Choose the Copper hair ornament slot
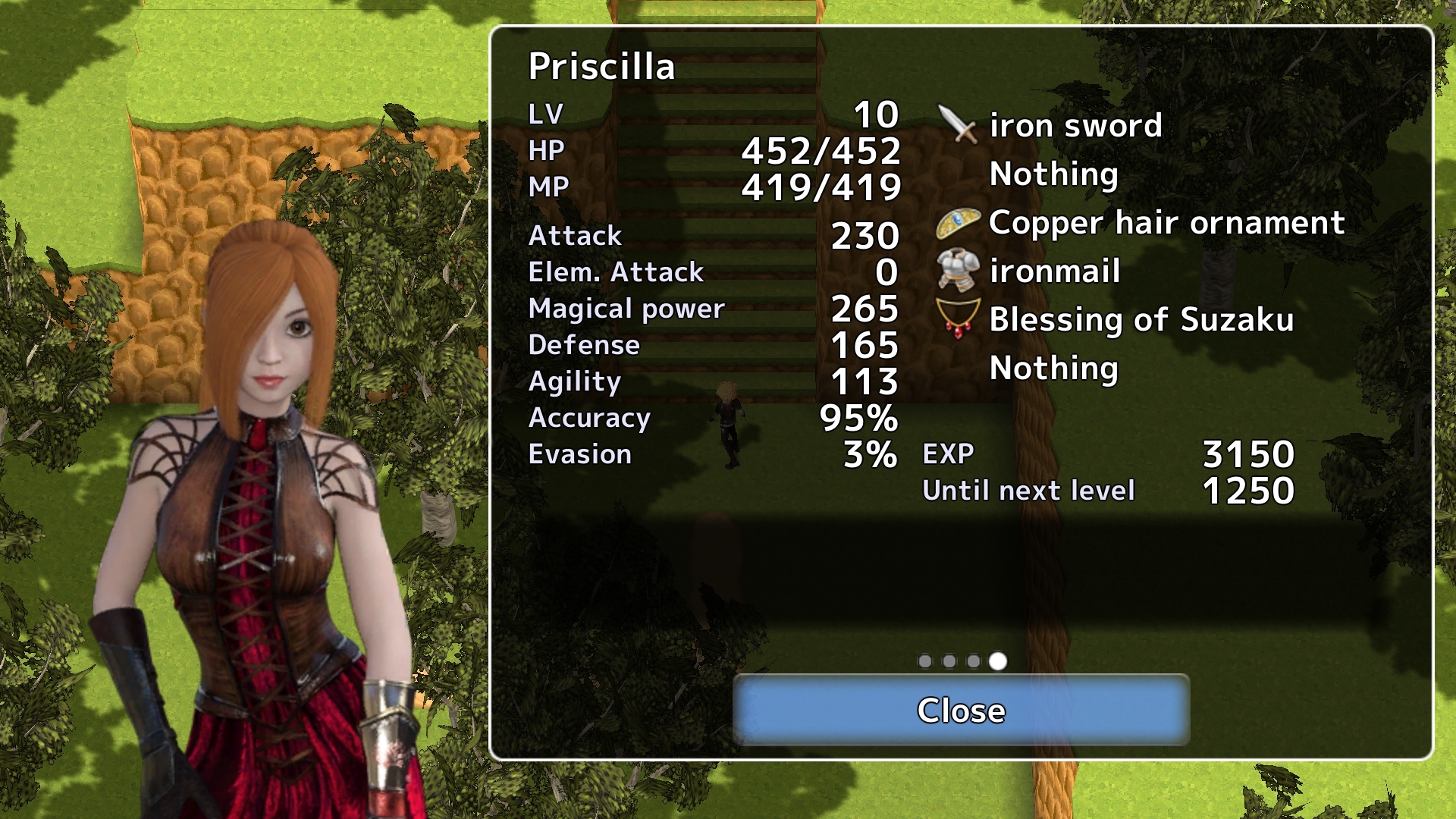Viewport: 1456px width, 819px height. (x=1166, y=223)
